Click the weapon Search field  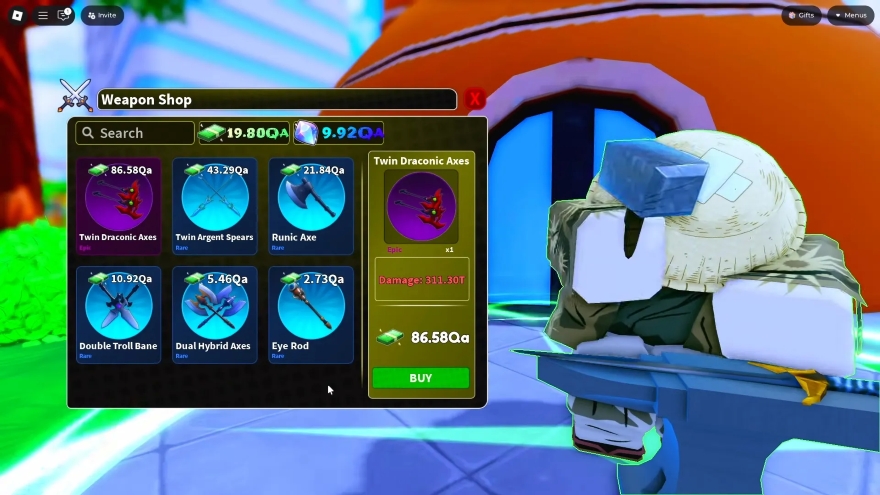(x=135, y=133)
